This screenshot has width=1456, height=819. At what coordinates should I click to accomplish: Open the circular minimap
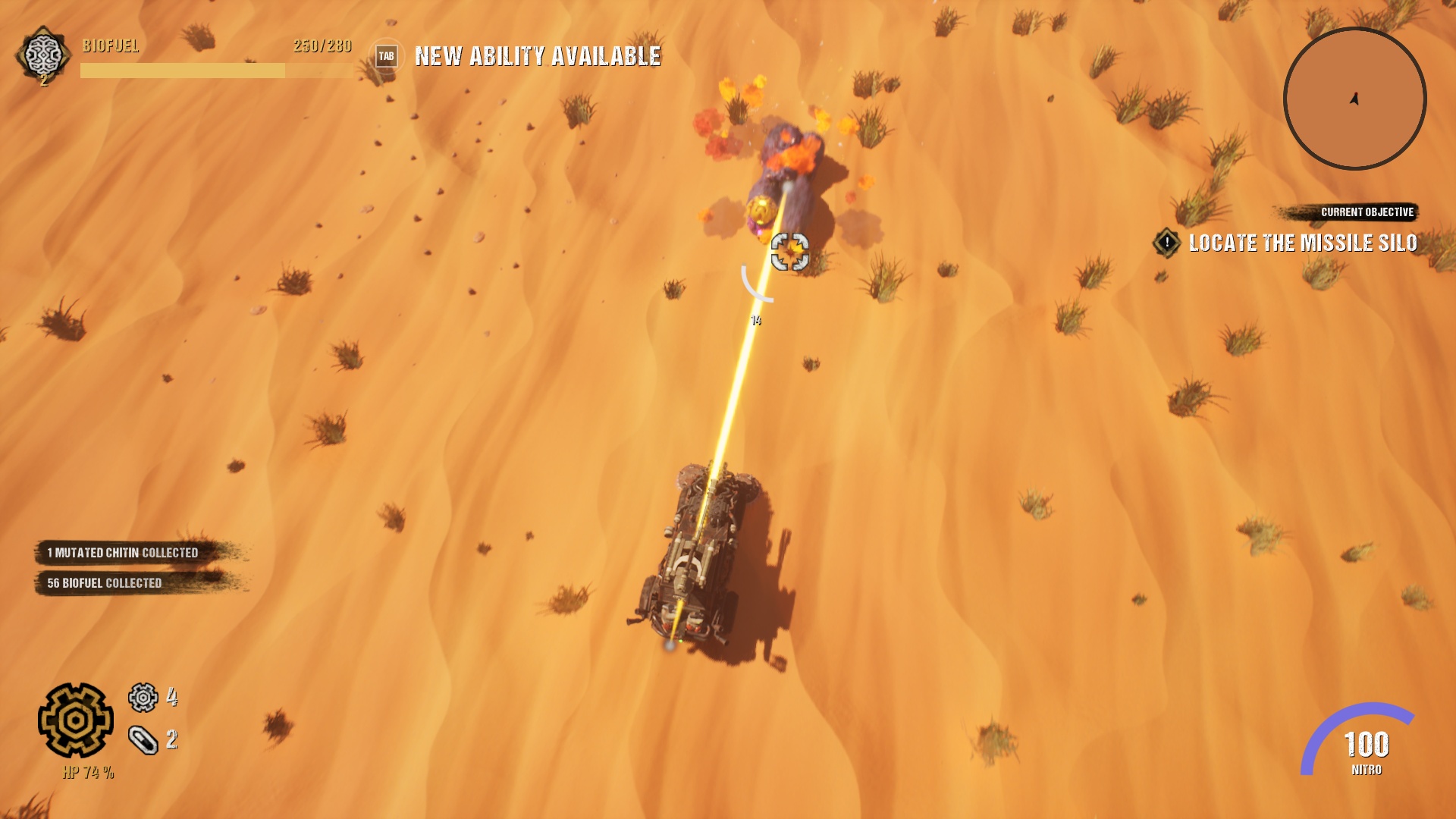coord(1354,99)
